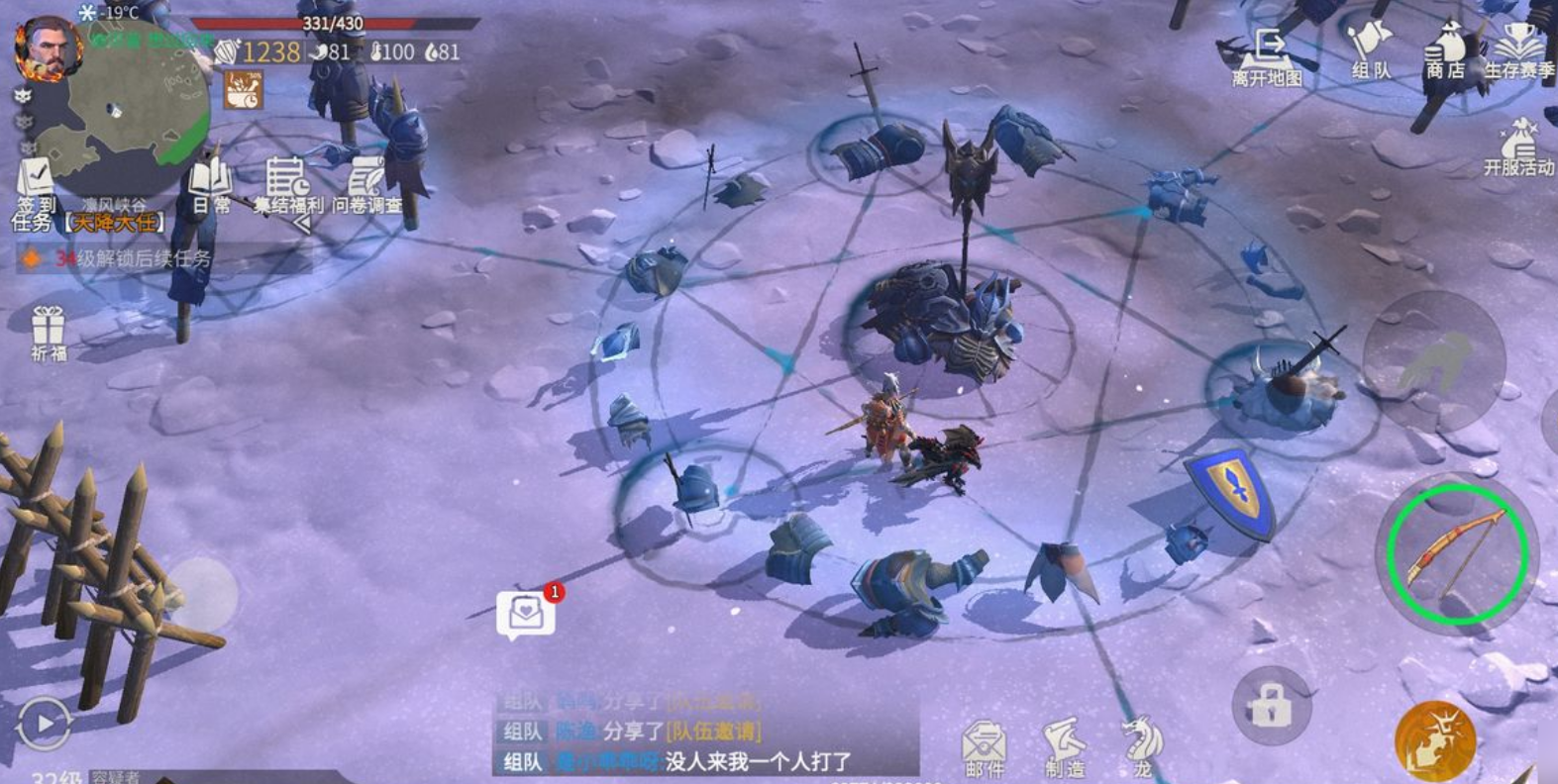Open the 制造 crafting menu
This screenshot has height=784, width=1558.
click(1065, 748)
